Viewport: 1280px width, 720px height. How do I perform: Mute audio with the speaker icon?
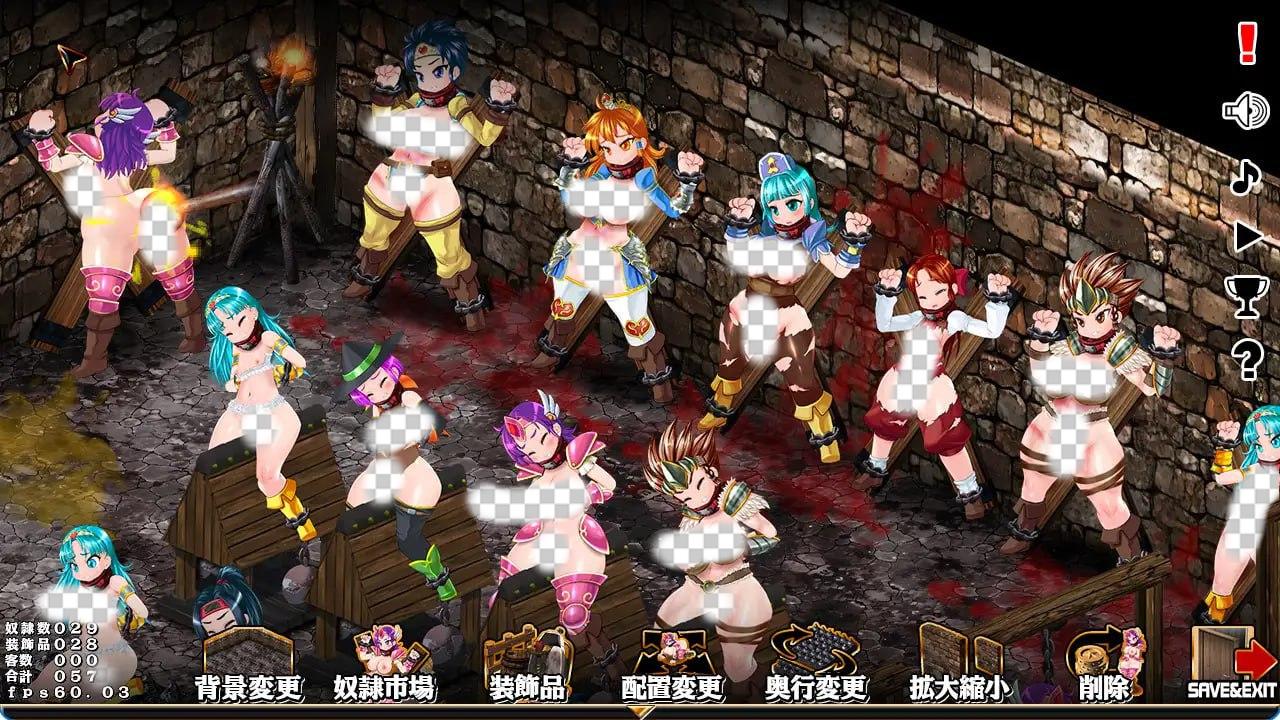coord(1243,112)
